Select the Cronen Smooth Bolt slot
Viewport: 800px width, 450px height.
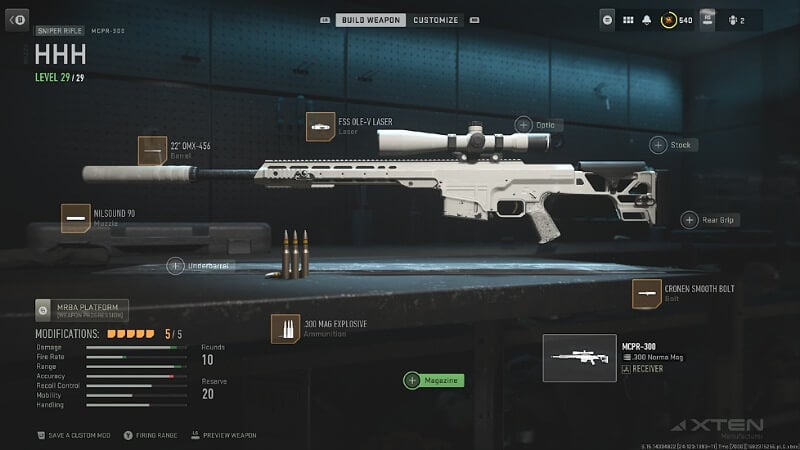pos(646,294)
